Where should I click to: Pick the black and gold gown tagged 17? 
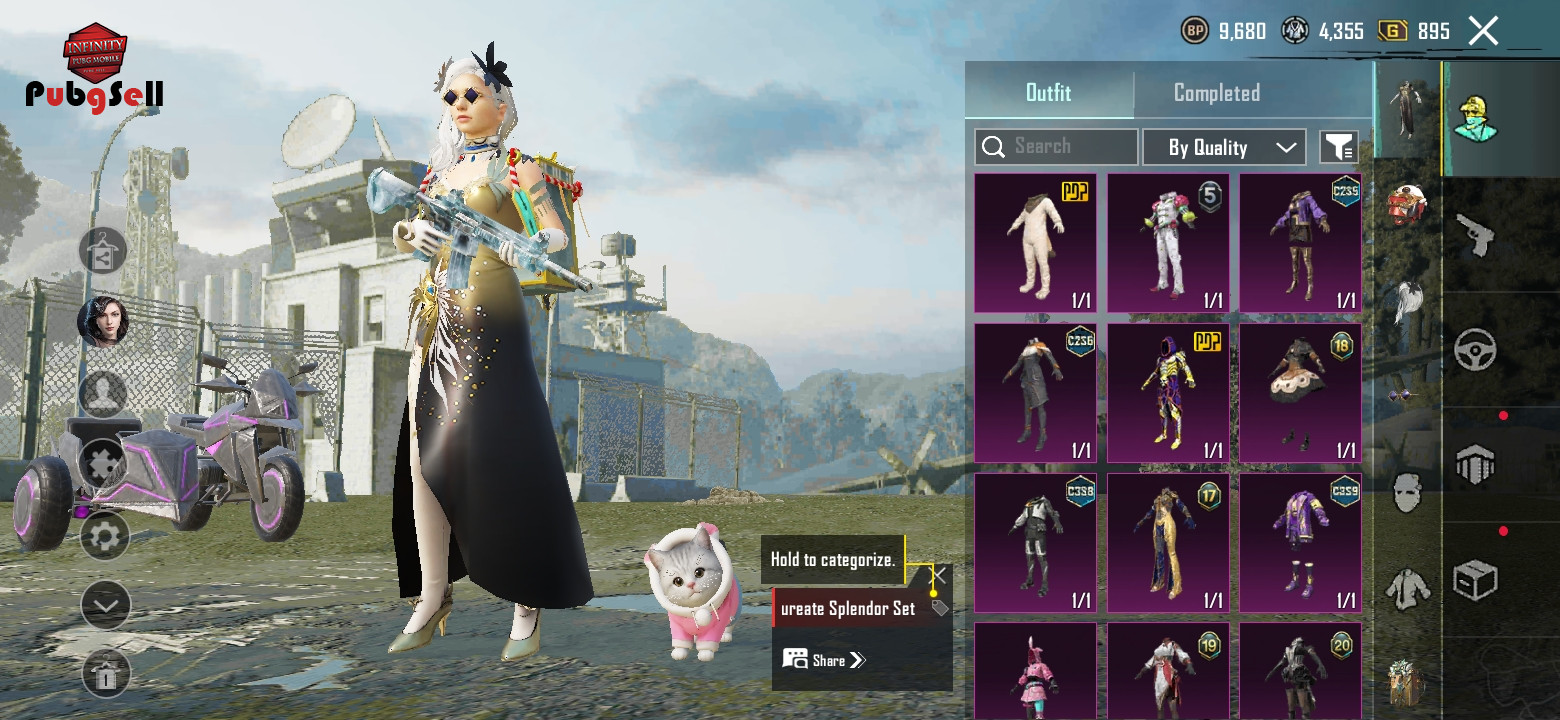point(1168,543)
